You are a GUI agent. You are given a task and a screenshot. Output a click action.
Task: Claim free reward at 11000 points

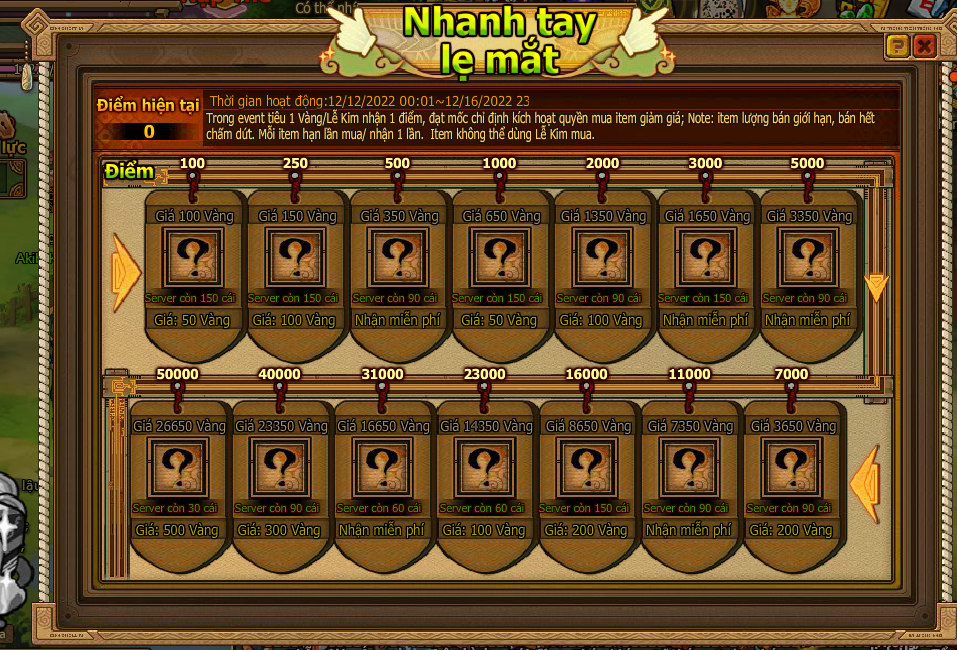689,530
